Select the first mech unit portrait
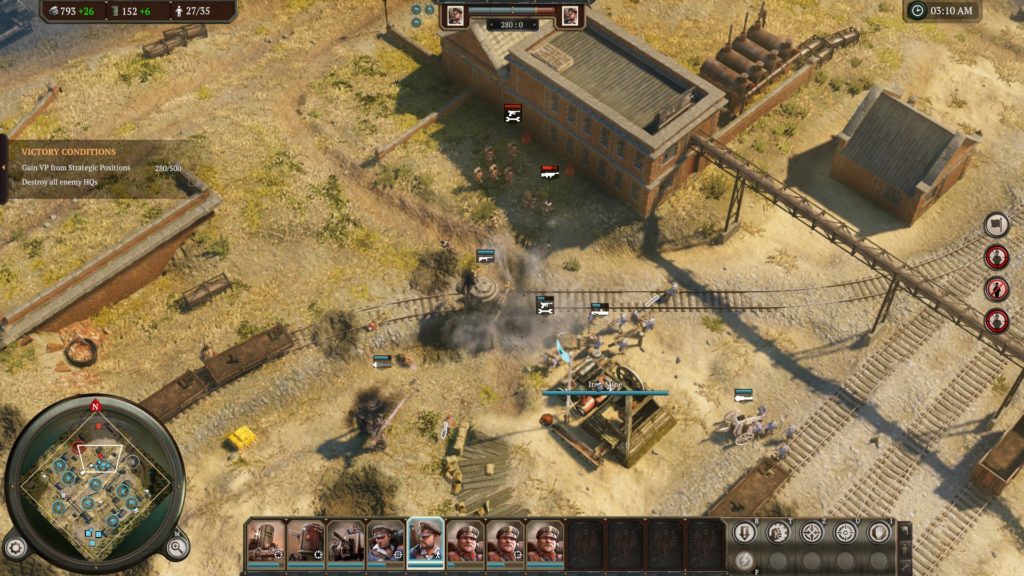Image resolution: width=1024 pixels, height=576 pixels. [265, 541]
